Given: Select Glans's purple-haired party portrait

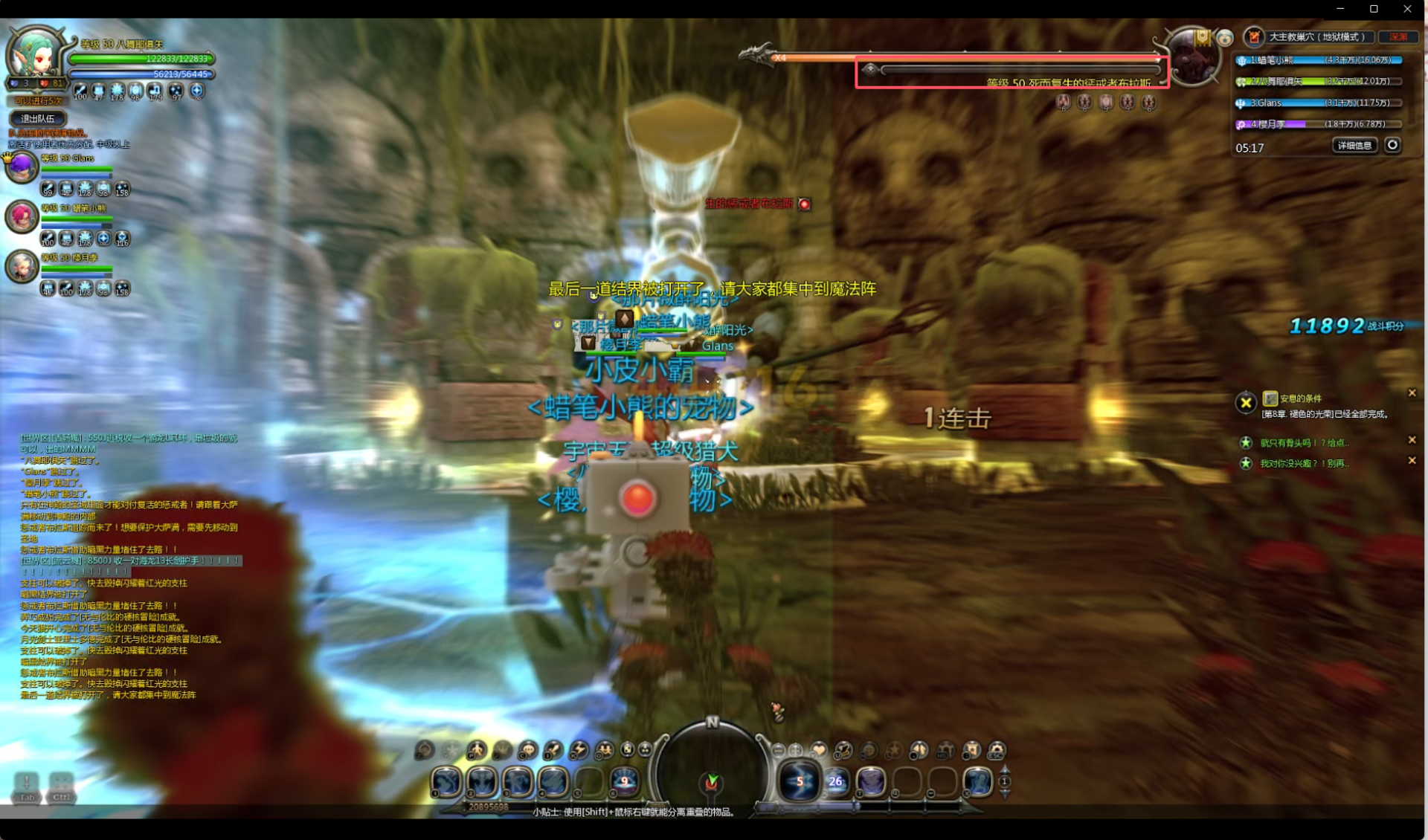Looking at the screenshot, I should coord(22,167).
